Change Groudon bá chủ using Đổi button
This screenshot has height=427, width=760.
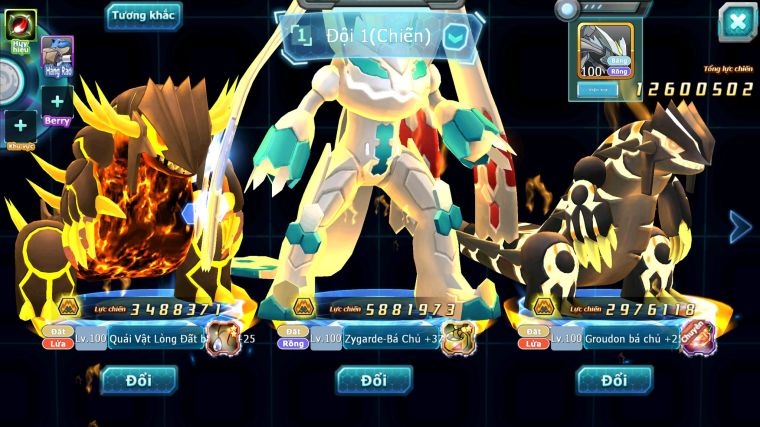tap(614, 380)
